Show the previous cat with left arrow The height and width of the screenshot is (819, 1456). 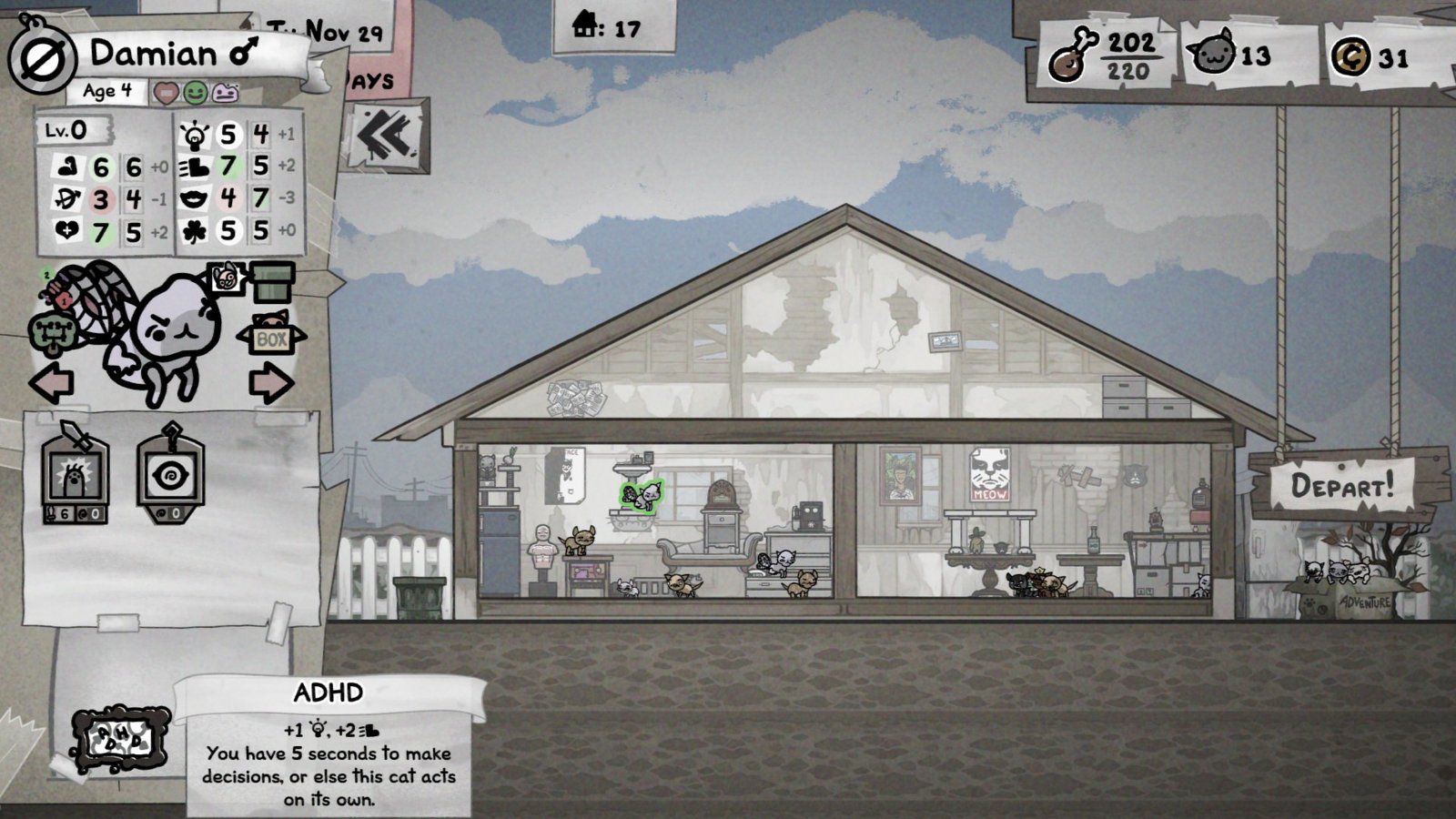click(52, 383)
